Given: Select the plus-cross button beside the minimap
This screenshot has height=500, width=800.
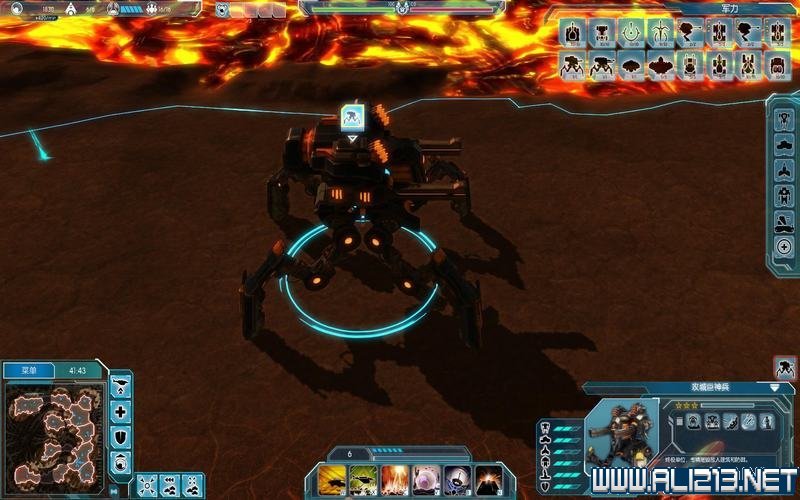Looking at the screenshot, I should click(x=121, y=411).
